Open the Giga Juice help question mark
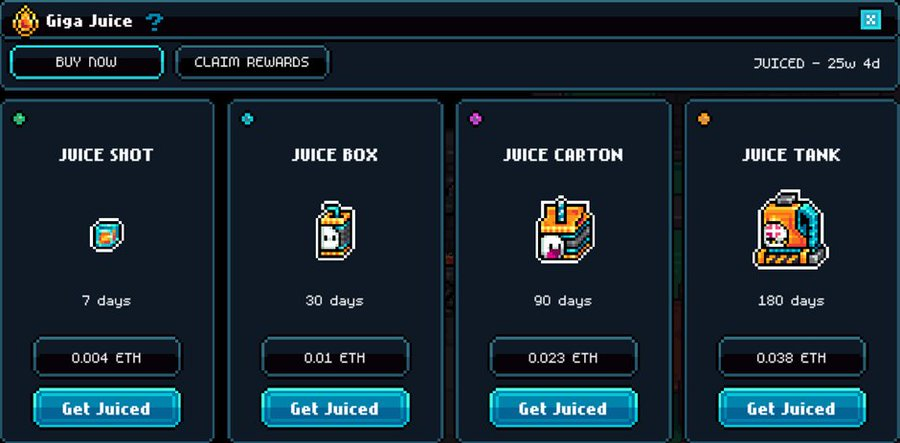Screen dimensions: 900x443 (154, 21)
